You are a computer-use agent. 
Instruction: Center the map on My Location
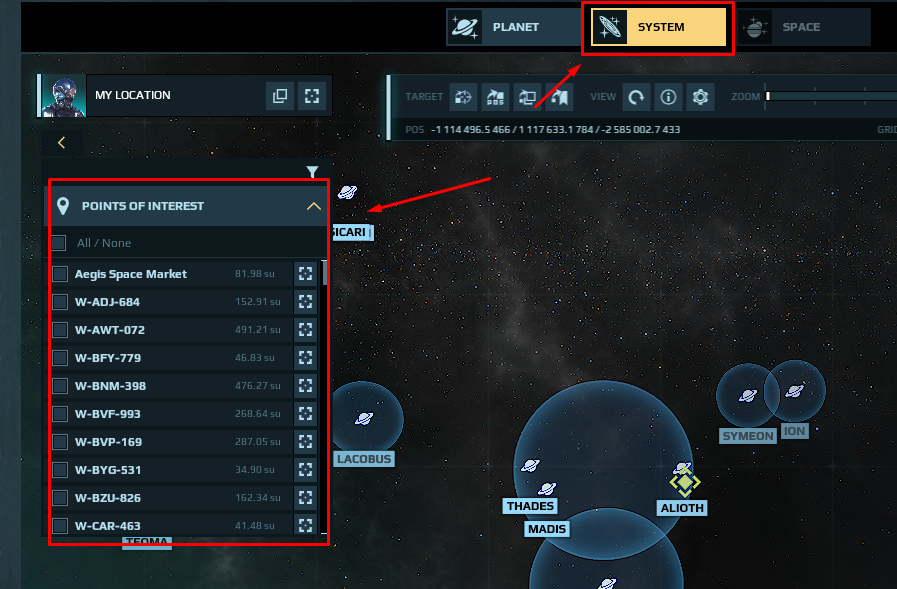click(313, 96)
